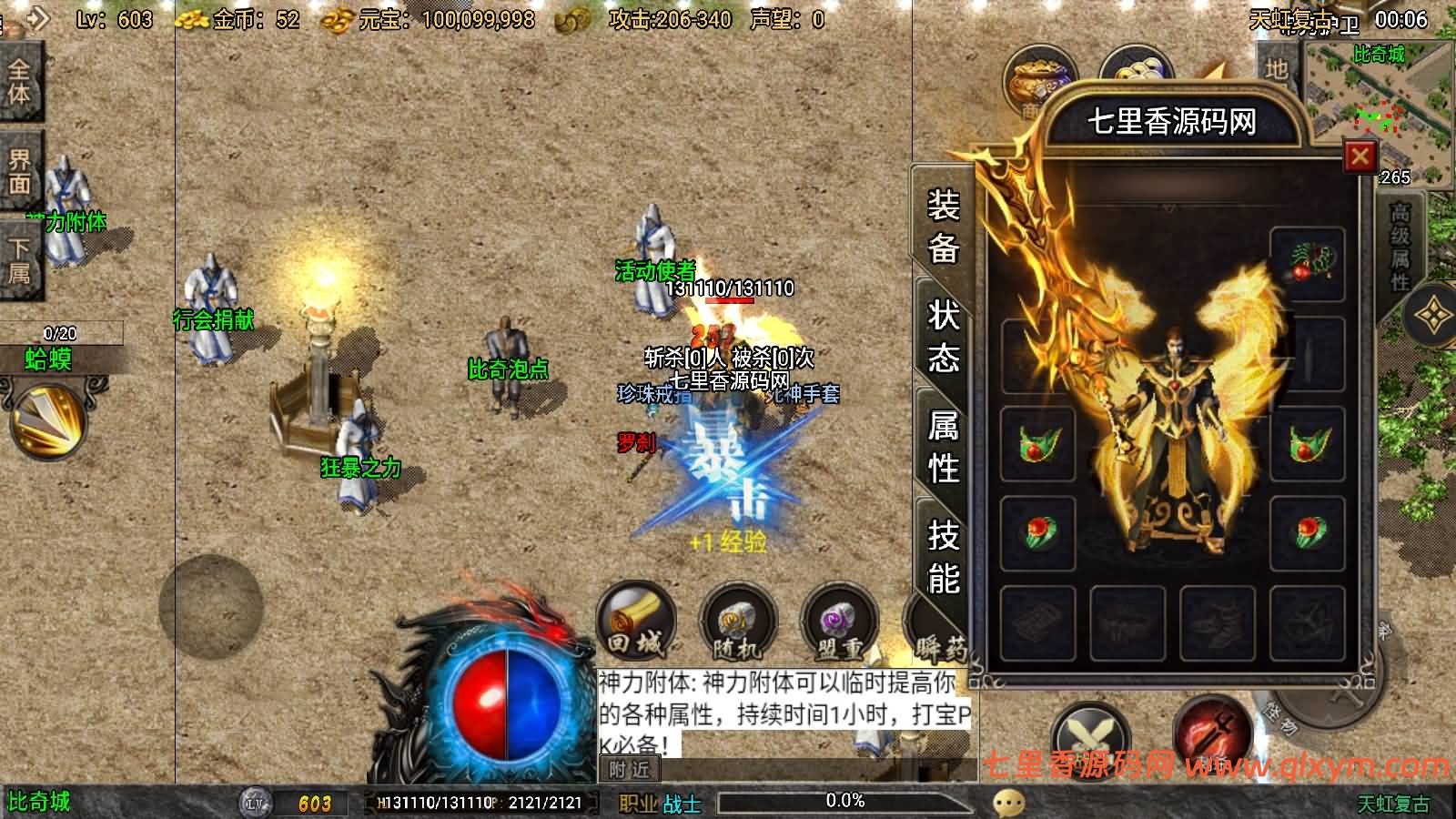Open the 界面 interface button

click(x=19, y=171)
